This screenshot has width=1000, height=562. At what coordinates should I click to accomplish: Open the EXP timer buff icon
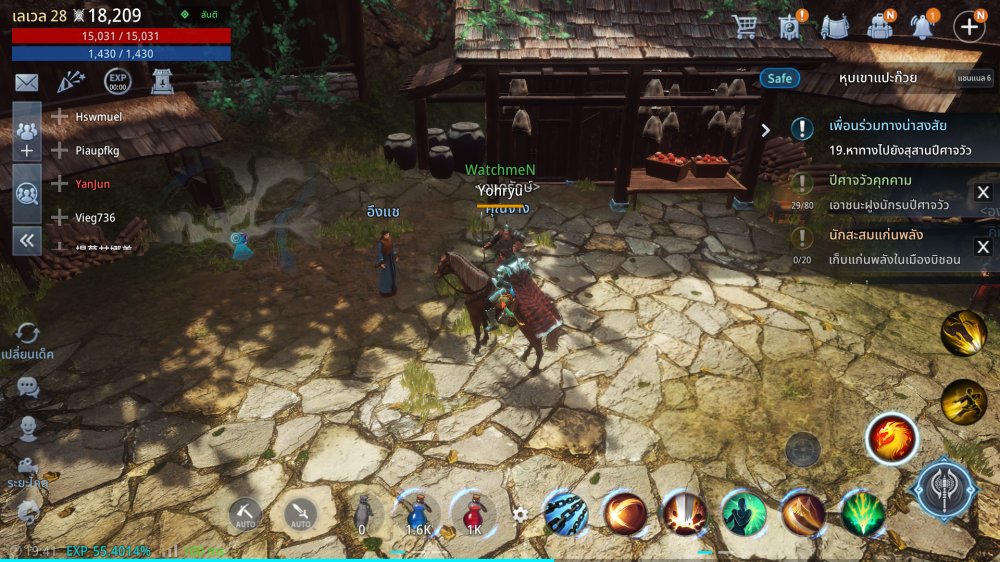tap(117, 82)
